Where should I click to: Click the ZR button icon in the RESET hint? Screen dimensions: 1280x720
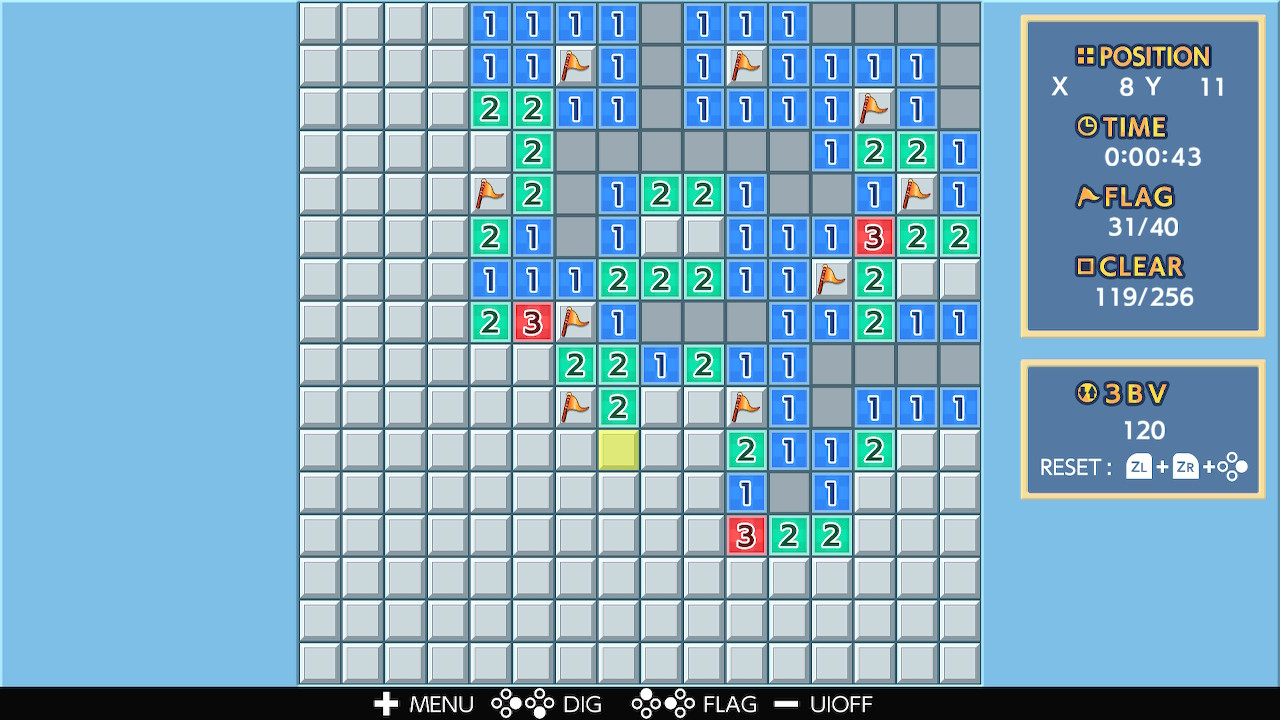[x=1186, y=466]
